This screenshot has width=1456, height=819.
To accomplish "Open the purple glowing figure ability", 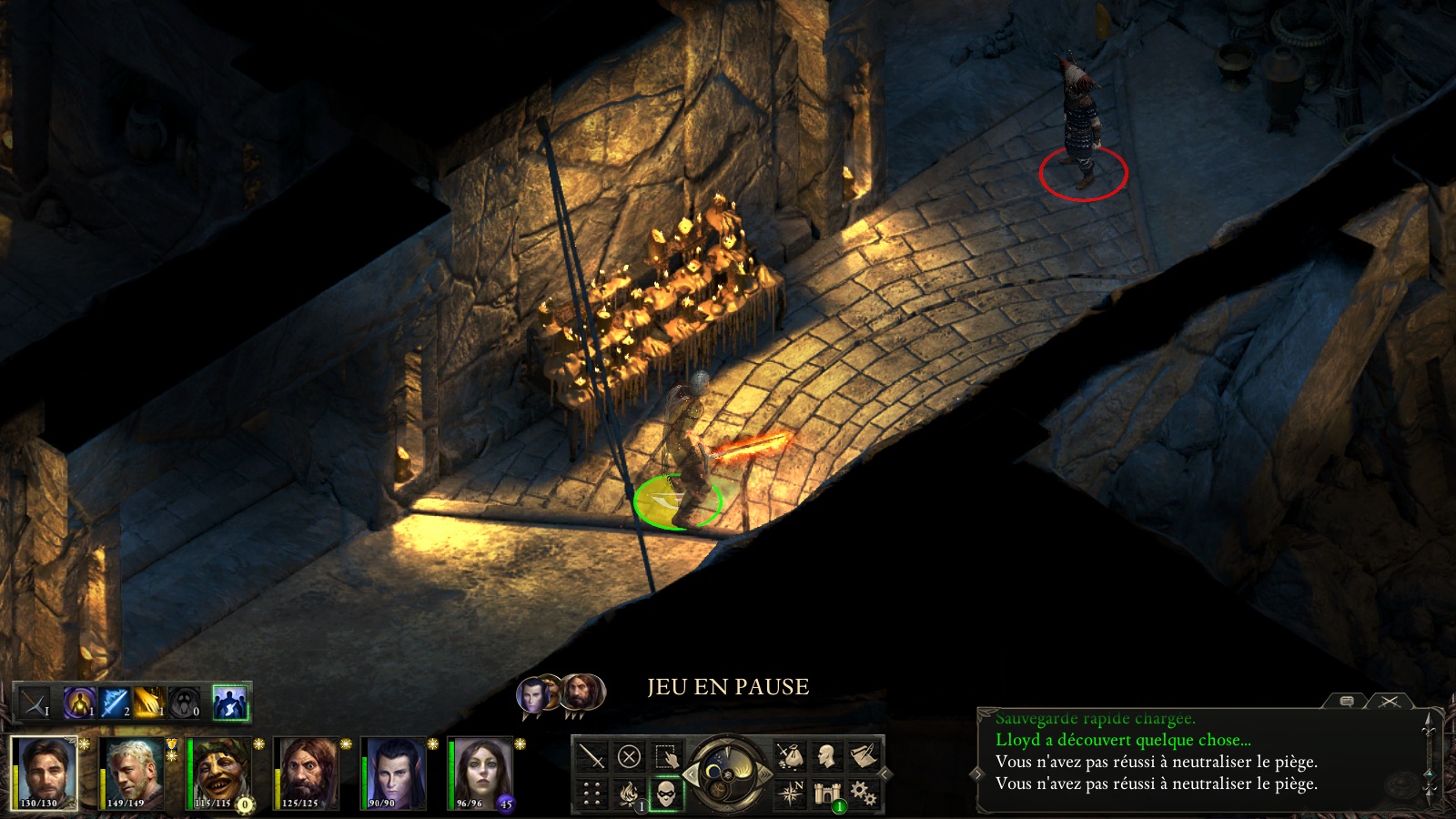I will pos(79,703).
